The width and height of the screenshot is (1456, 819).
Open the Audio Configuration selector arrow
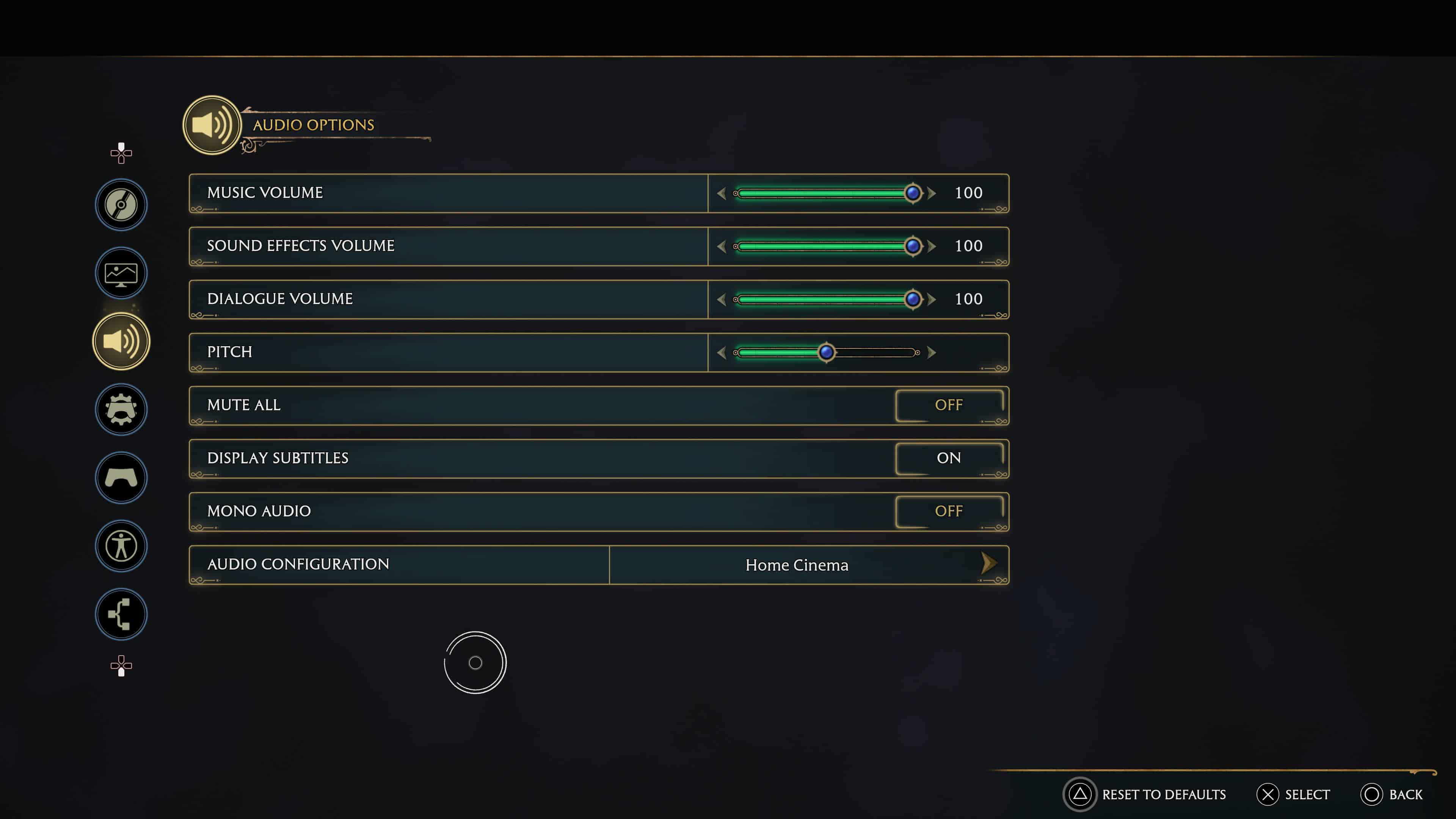click(x=988, y=564)
